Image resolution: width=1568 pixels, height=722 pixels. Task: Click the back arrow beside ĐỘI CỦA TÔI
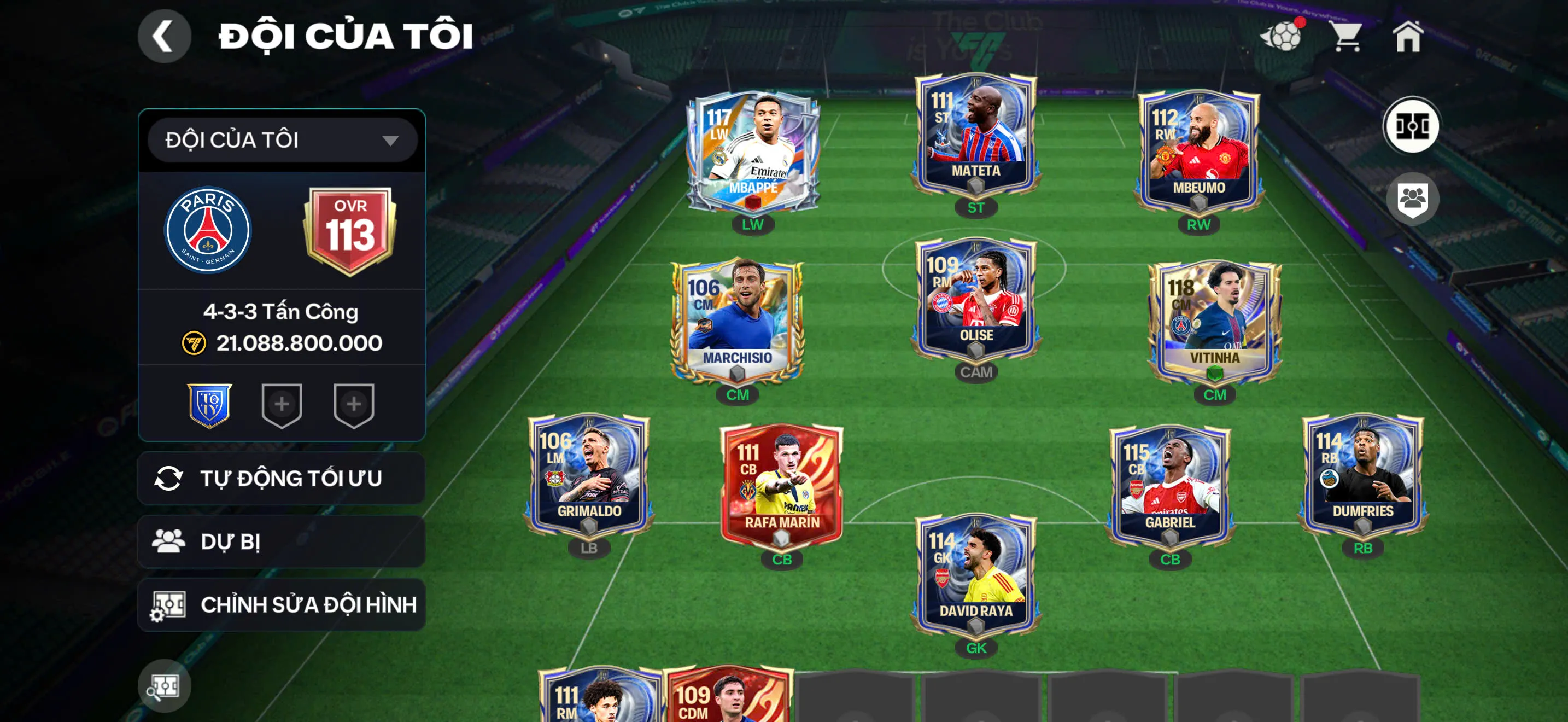163,36
